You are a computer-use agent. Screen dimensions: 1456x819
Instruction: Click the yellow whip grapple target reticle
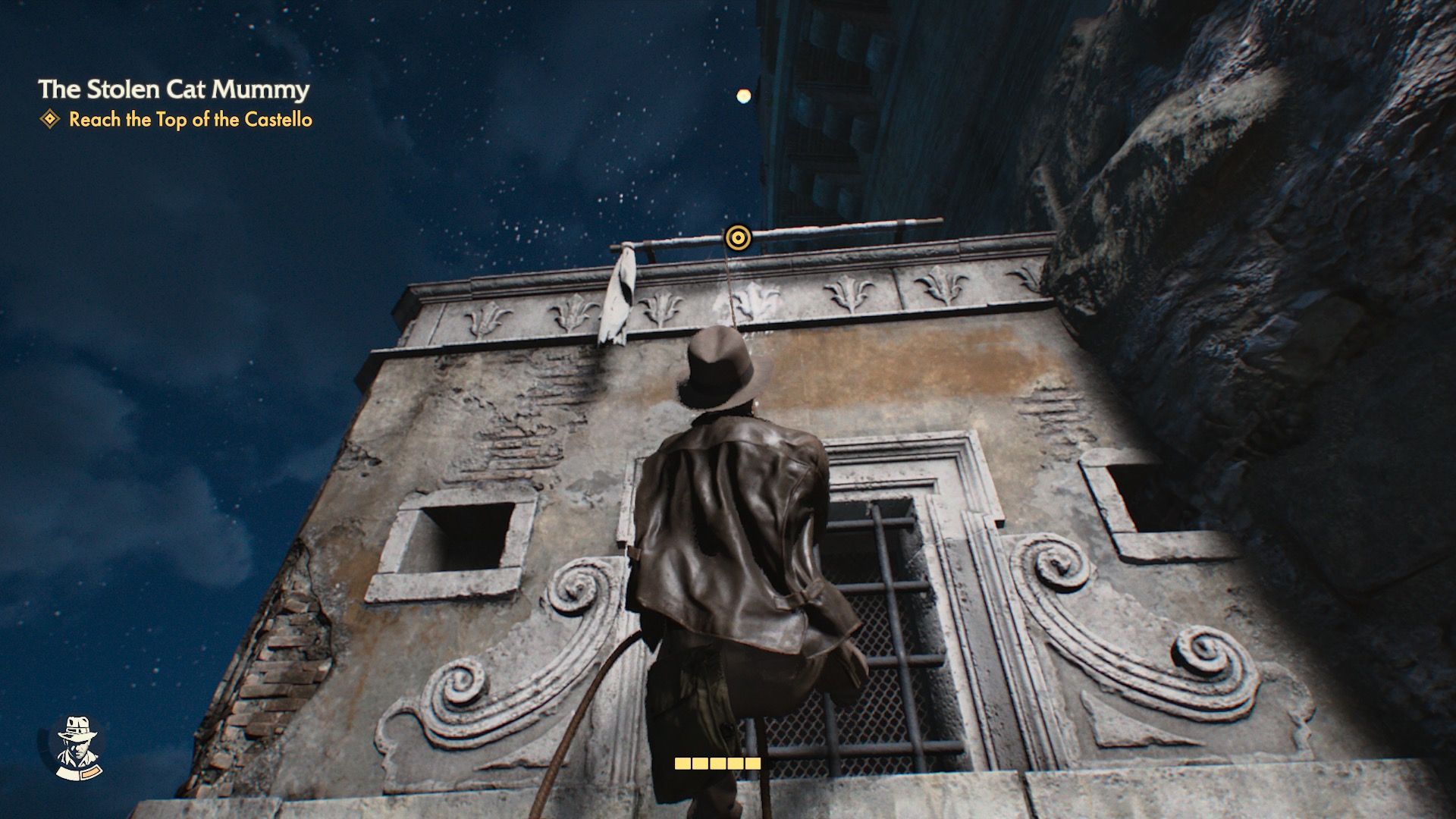[x=737, y=237]
